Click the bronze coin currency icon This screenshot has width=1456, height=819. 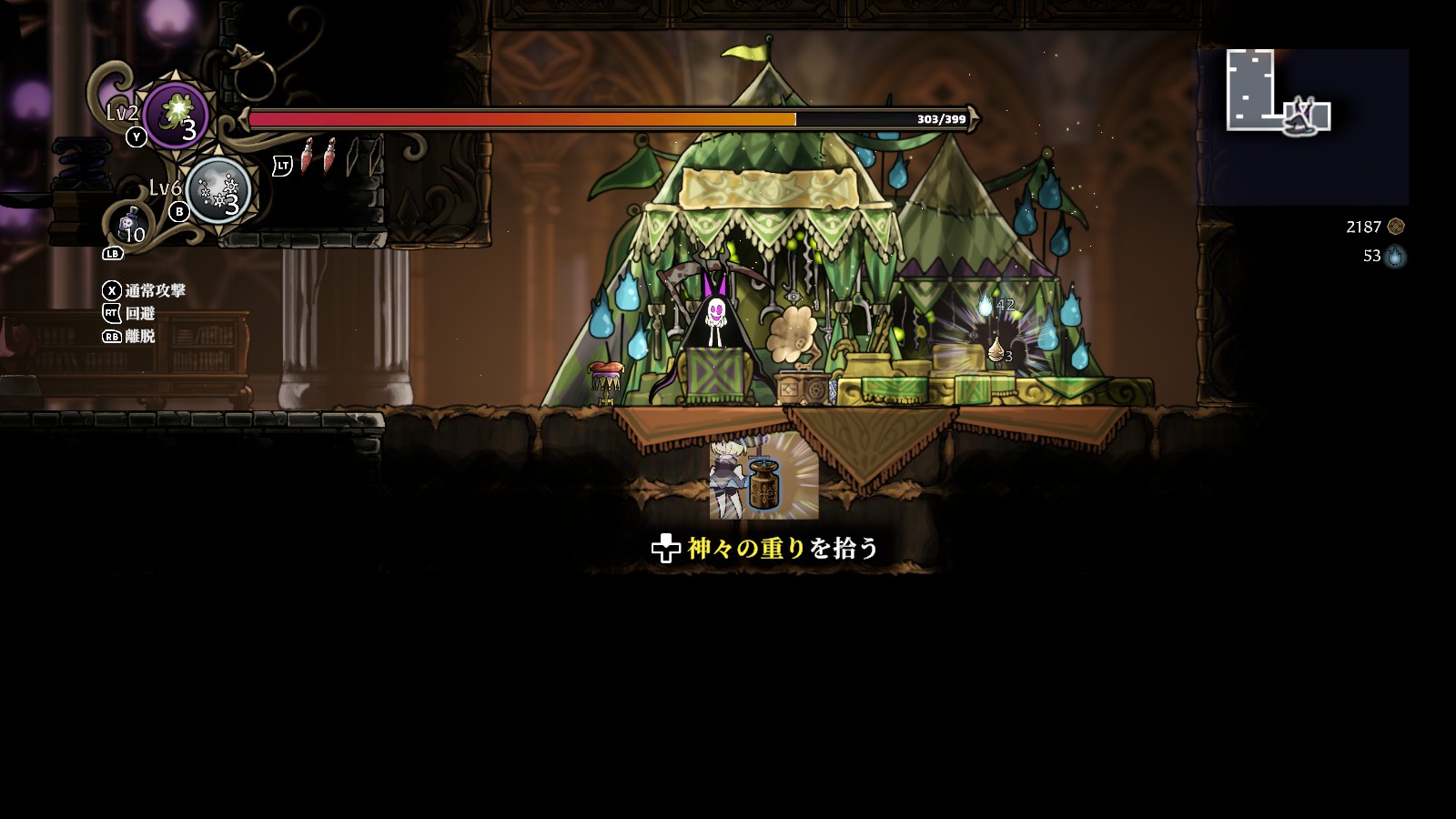tap(1396, 227)
